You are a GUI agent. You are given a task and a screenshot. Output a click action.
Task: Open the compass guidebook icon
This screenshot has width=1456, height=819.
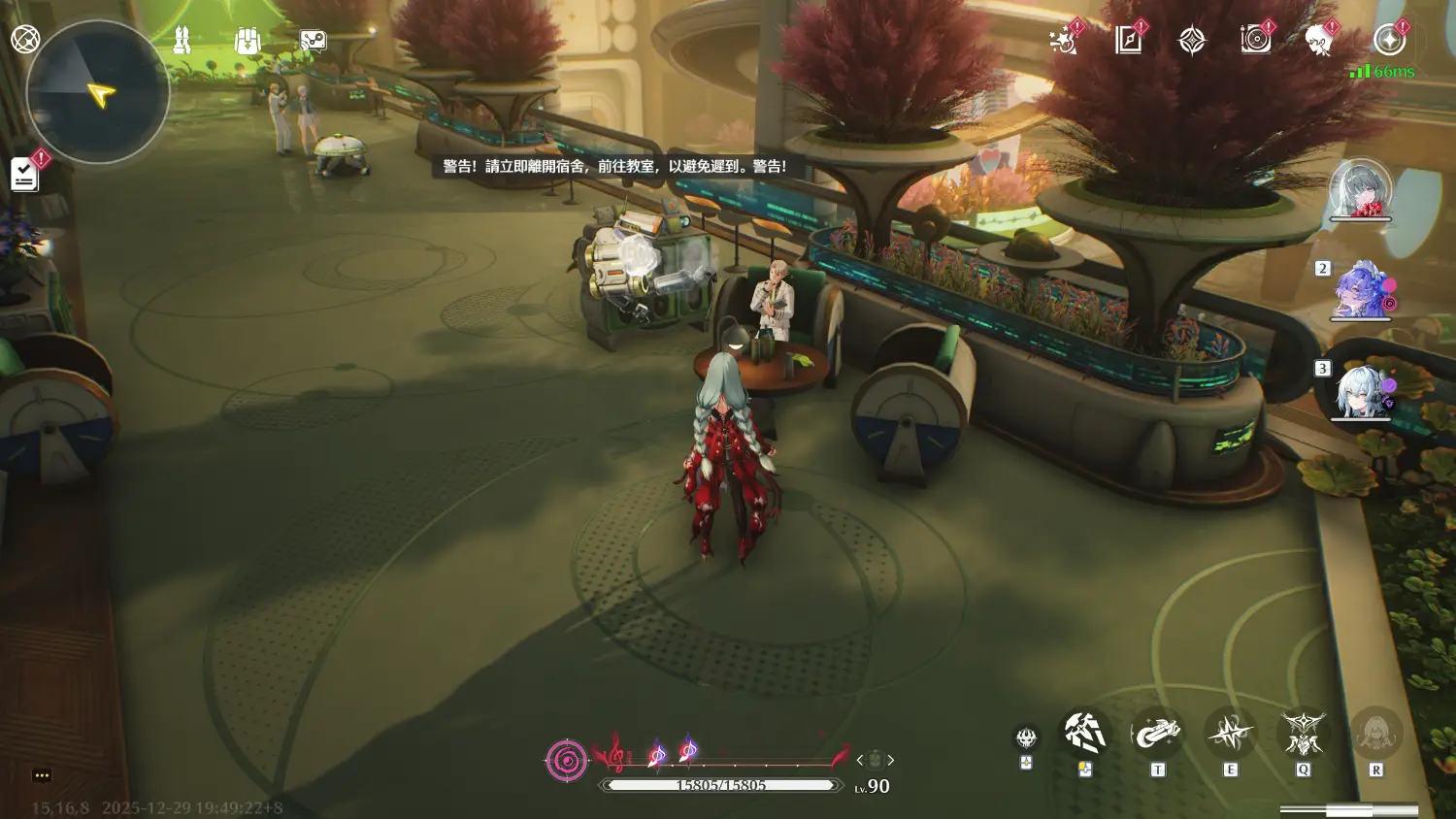(x=1128, y=41)
